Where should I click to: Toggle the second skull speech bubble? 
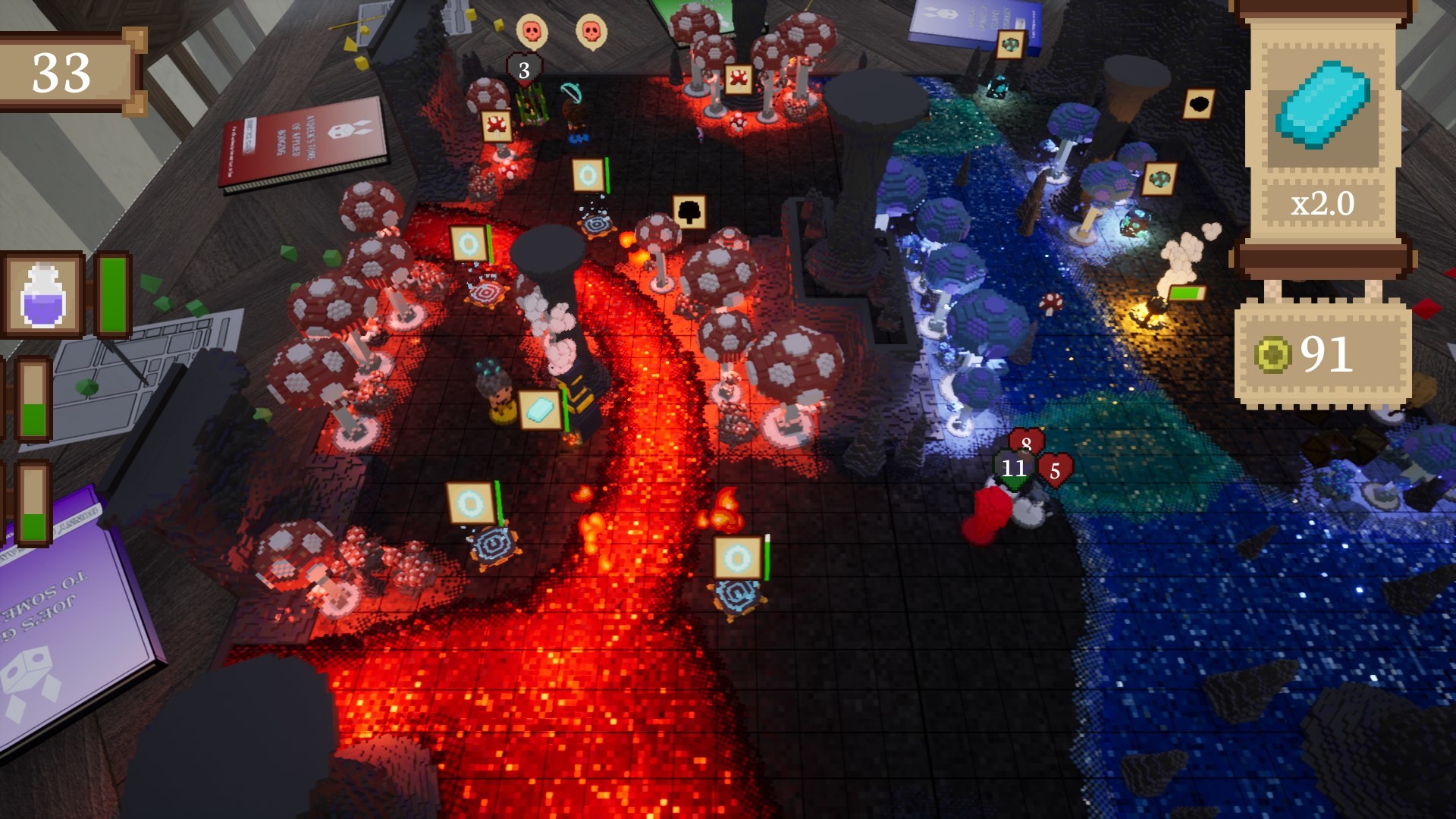click(x=592, y=32)
